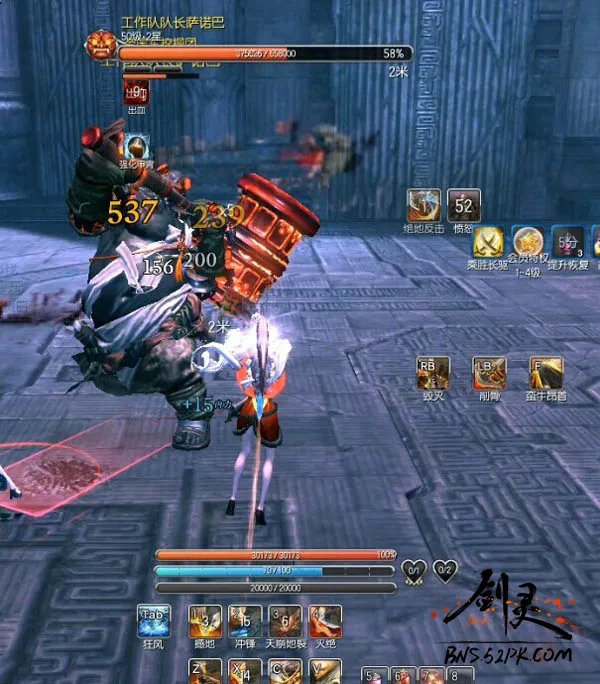Trigger the 冲锋 charge skill
Image resolution: width=600 pixels, height=684 pixels.
pyautogui.click(x=245, y=620)
